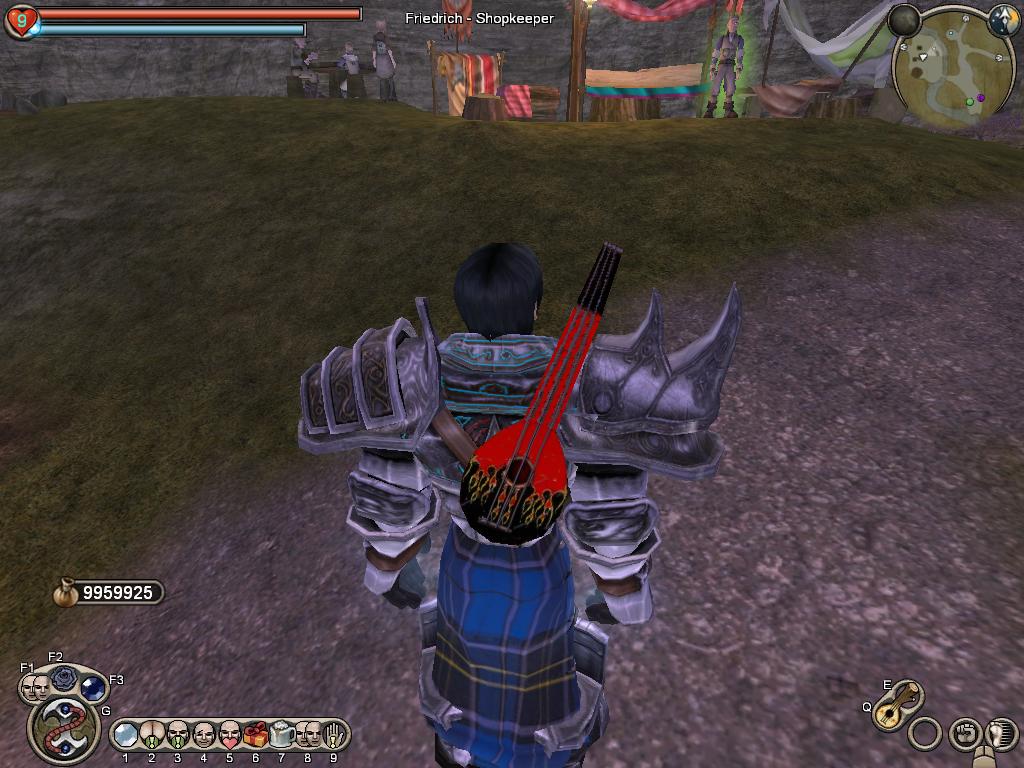The height and width of the screenshot is (768, 1024).
Task: Choose the F3 blue gem item set
Action: 93,688
